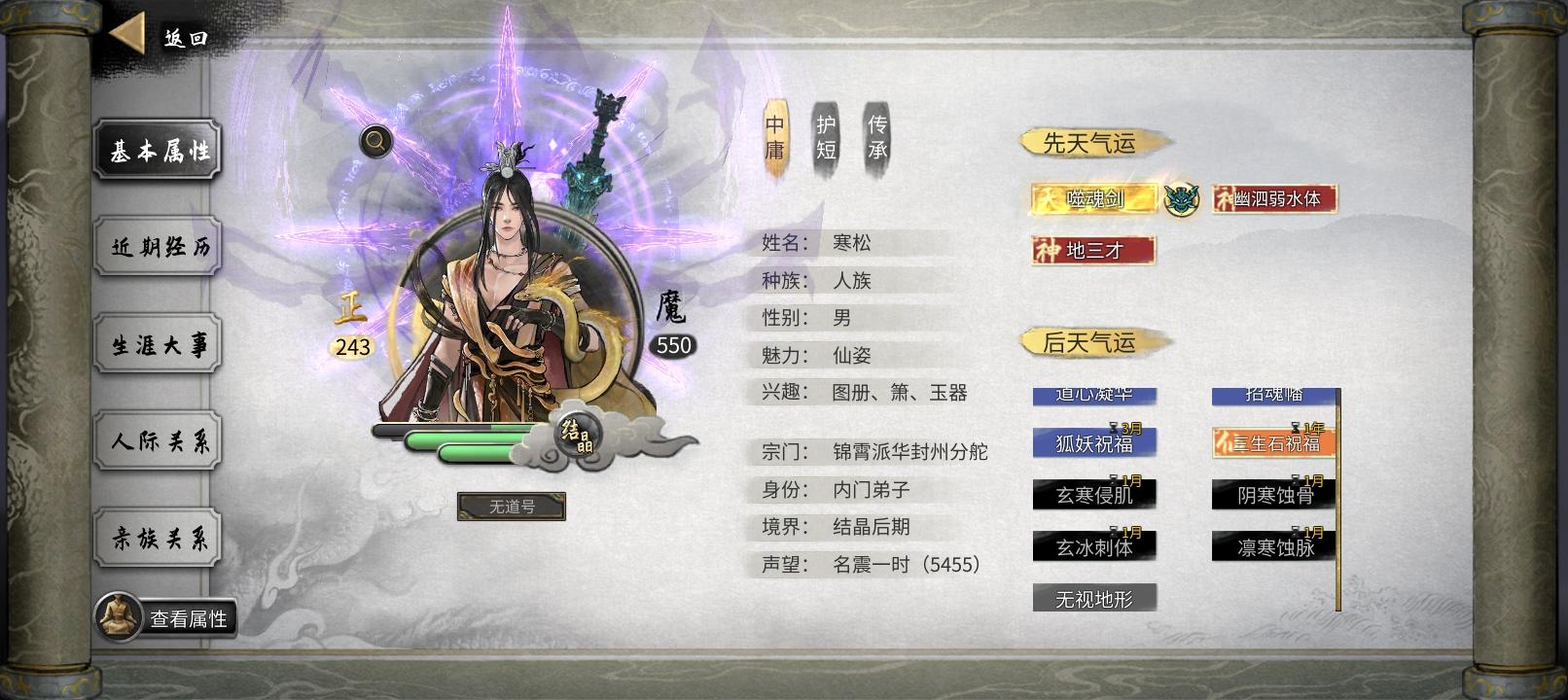1568x700 pixels.
Task: Click the 正 243 alignment badge
Action: pyautogui.click(x=350, y=327)
